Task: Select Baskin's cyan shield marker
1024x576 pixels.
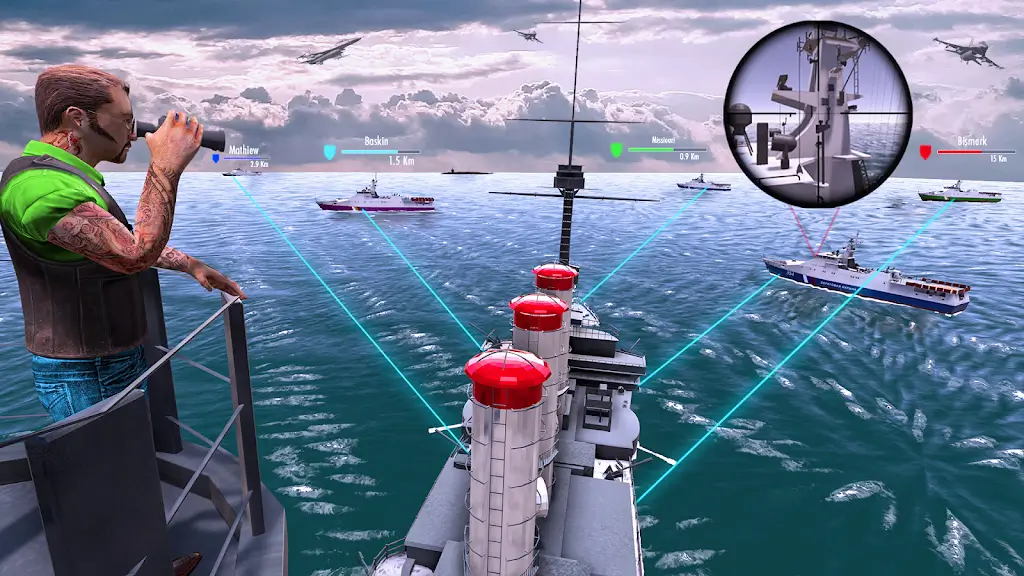Action: [x=329, y=152]
